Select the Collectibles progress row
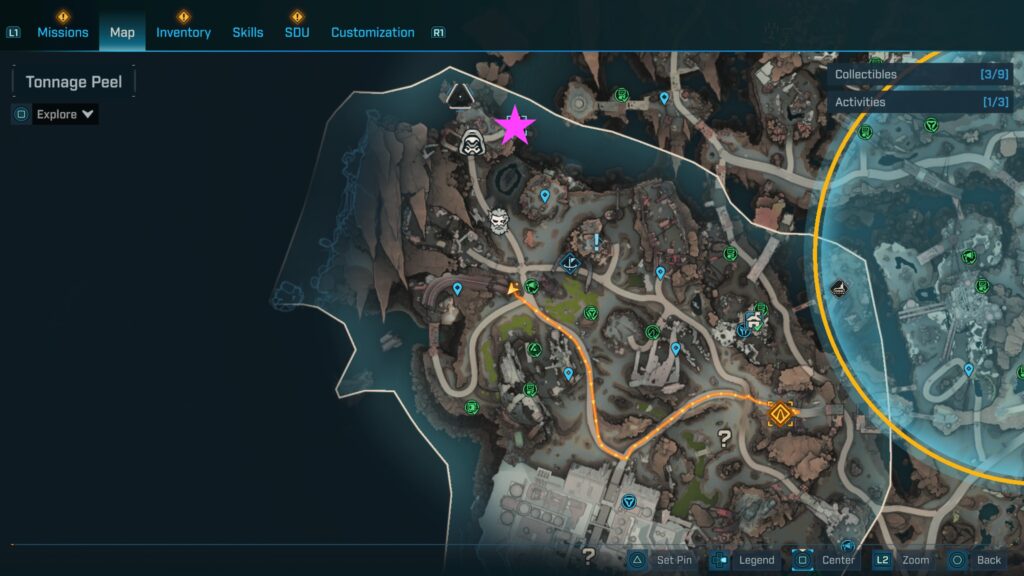 (921, 74)
